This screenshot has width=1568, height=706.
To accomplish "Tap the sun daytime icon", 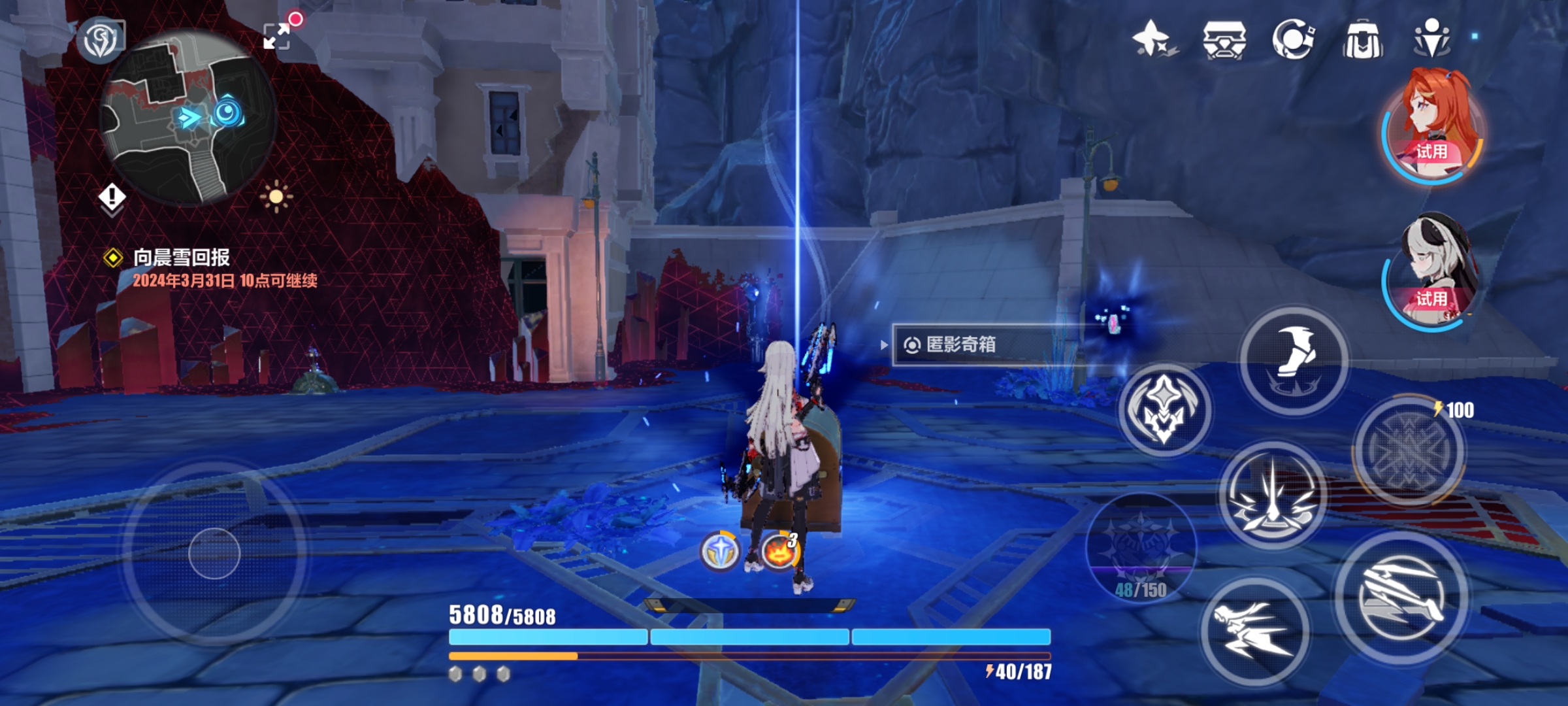I will (x=276, y=196).
